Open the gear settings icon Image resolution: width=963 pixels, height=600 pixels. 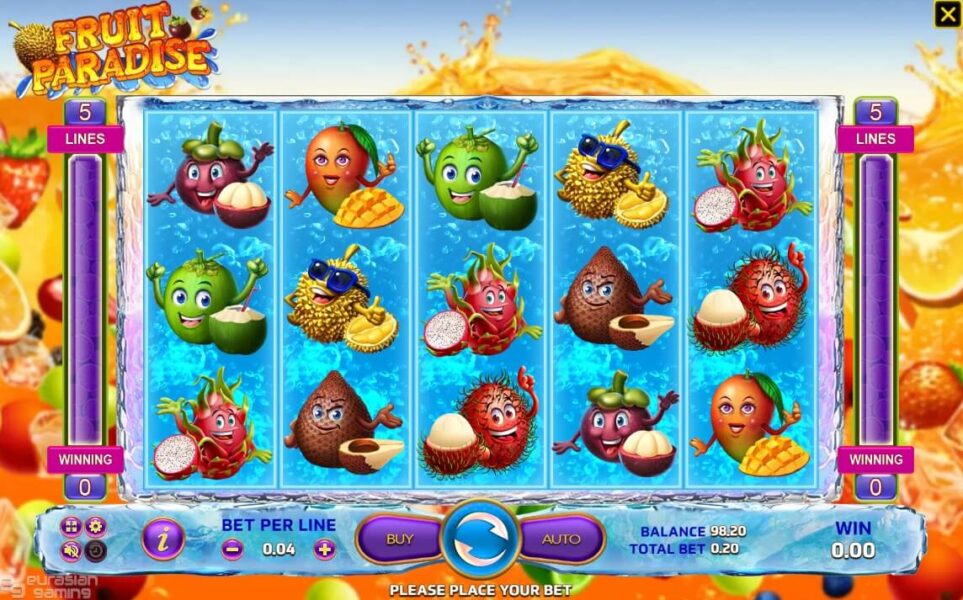point(95,526)
